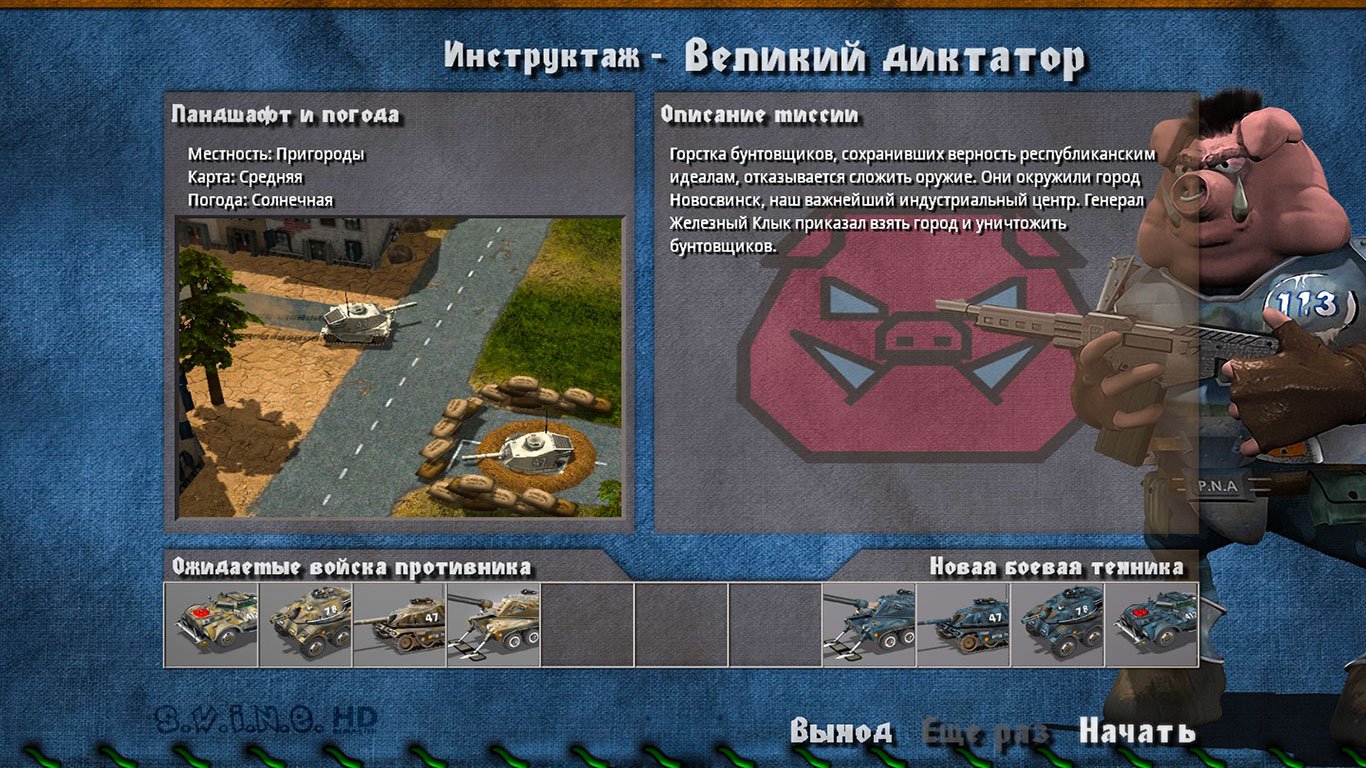The height and width of the screenshot is (768, 1366).
Task: Select the enemy tank numbered 47
Action: [x=399, y=622]
